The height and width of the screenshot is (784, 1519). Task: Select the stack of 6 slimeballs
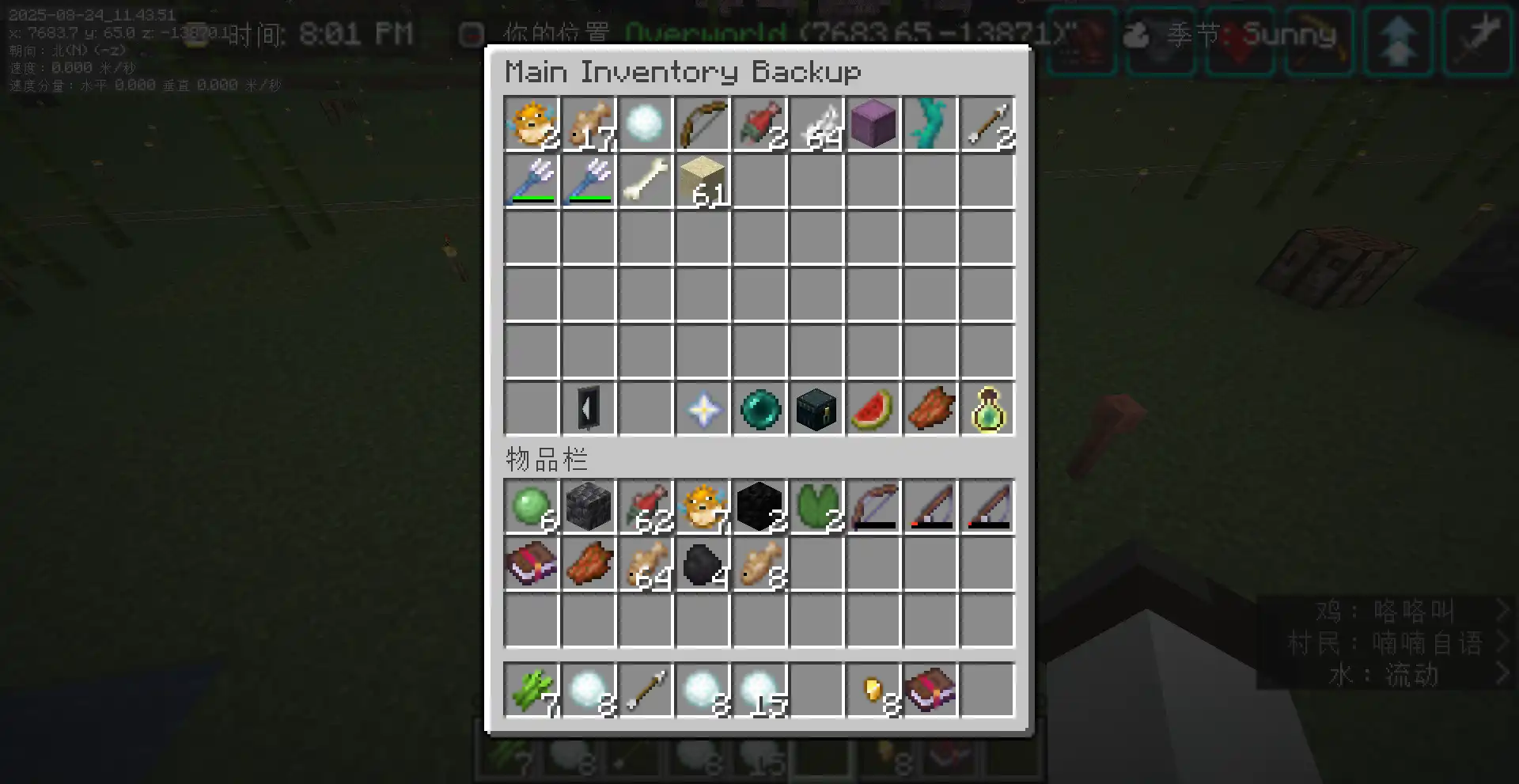tap(532, 506)
